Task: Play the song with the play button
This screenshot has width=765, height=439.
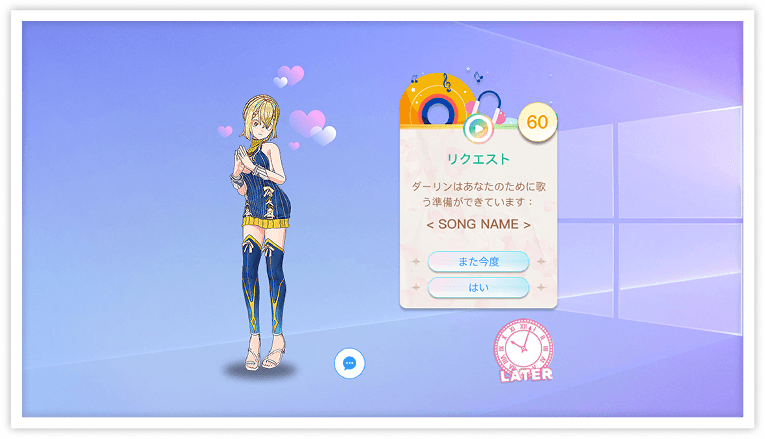Action: pyautogui.click(x=478, y=127)
